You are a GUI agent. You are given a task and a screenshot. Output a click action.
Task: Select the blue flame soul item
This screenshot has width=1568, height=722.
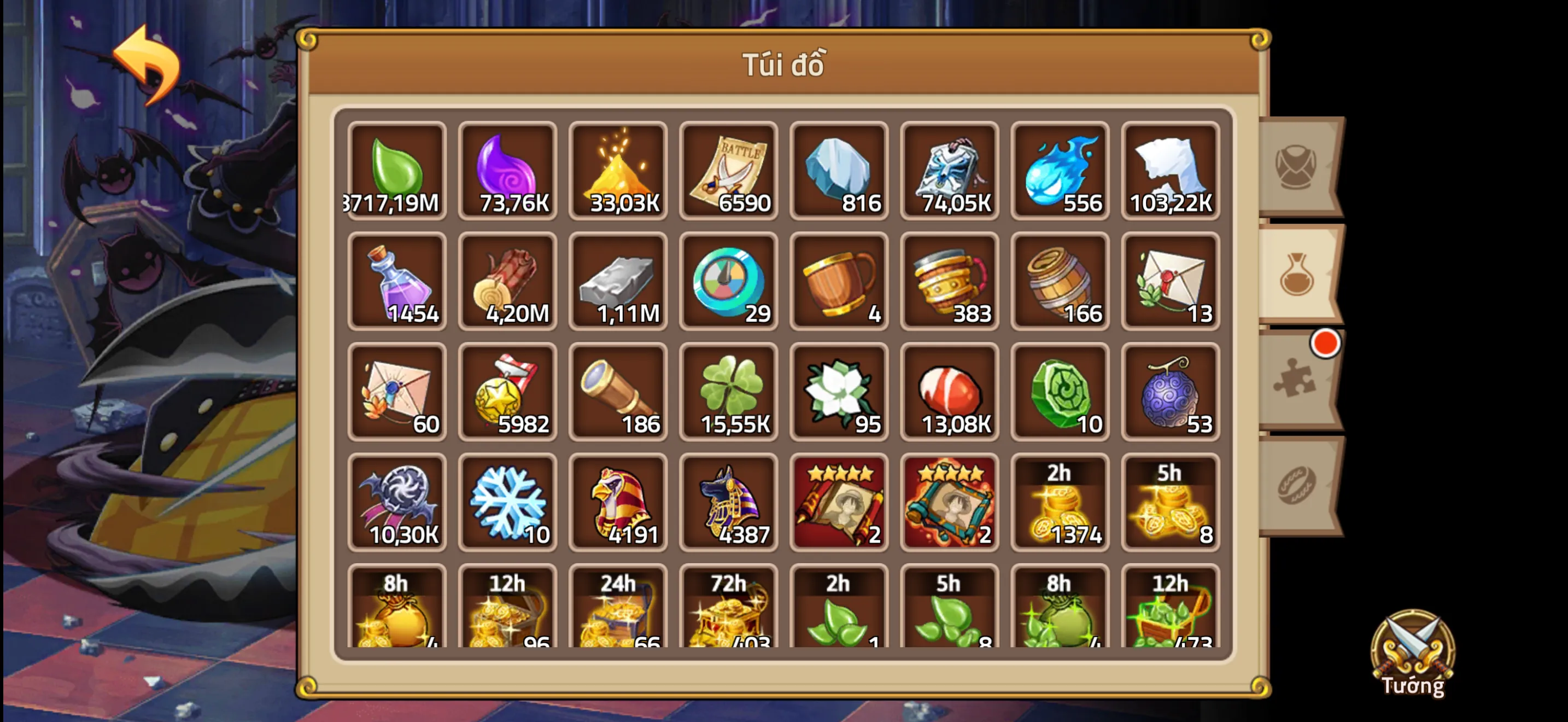[x=1060, y=171]
